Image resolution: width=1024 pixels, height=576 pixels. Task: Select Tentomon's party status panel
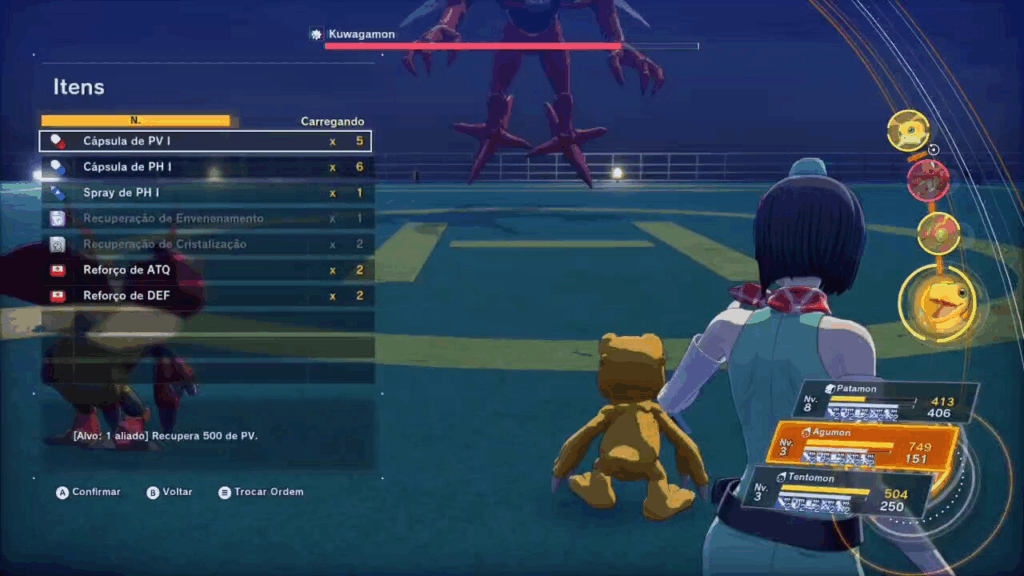click(840, 493)
